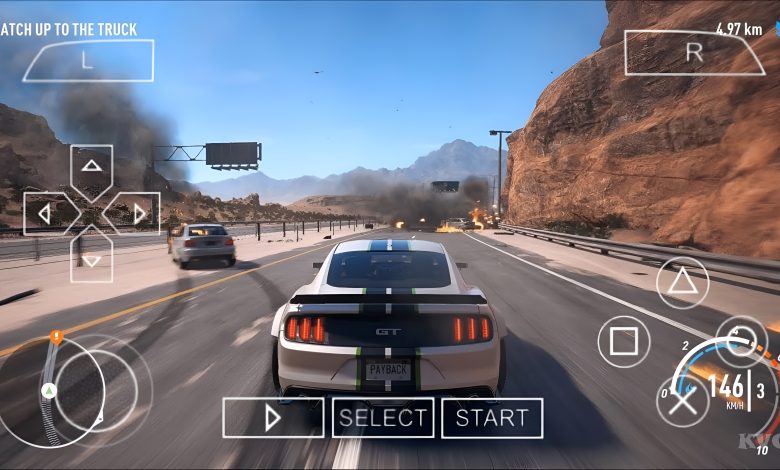780x470 pixels.
Task: Tap the D-pad up arrow
Action: click(91, 166)
